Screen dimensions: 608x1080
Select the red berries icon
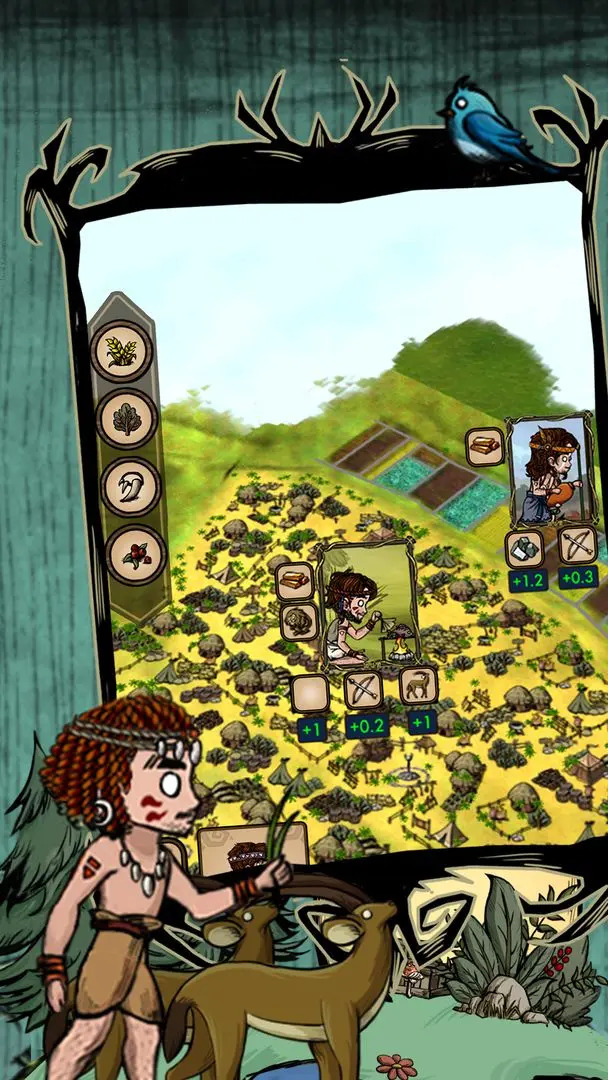(133, 556)
